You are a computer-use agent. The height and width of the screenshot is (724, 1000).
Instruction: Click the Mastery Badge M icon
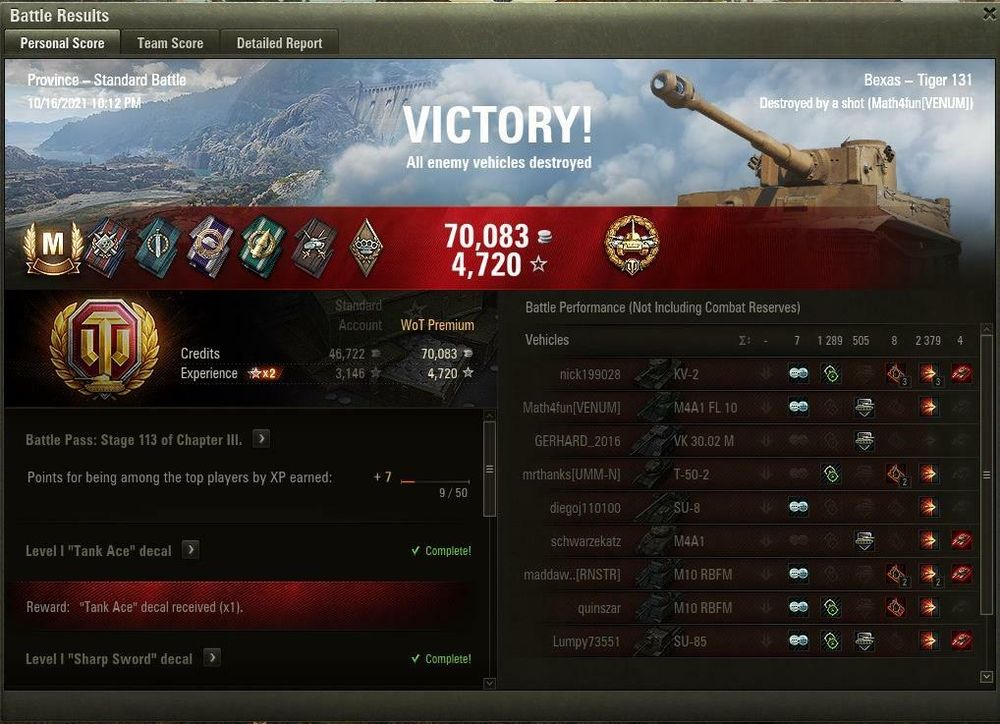(x=53, y=248)
